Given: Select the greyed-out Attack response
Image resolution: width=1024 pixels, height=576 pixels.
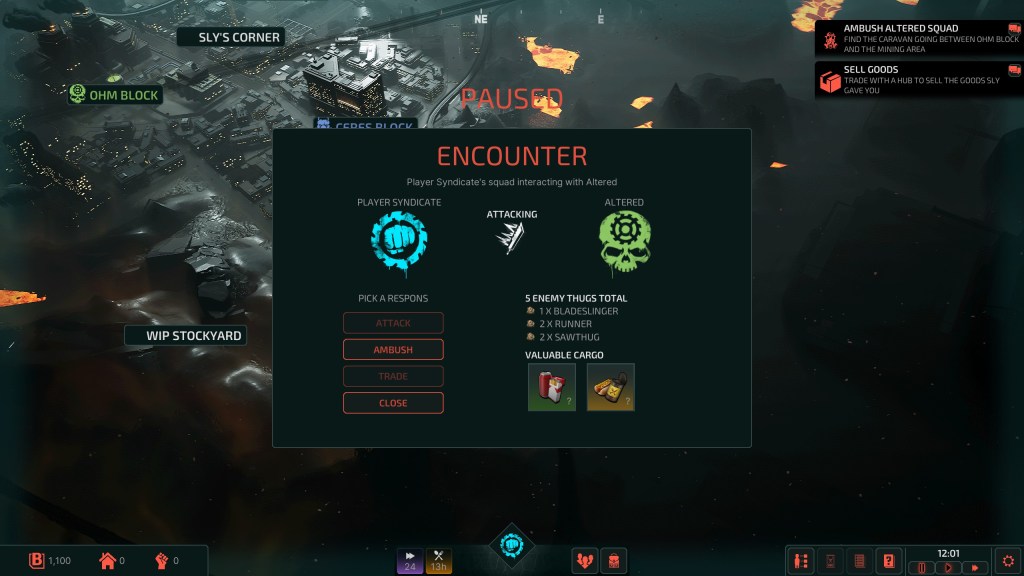Looking at the screenshot, I should tap(393, 323).
